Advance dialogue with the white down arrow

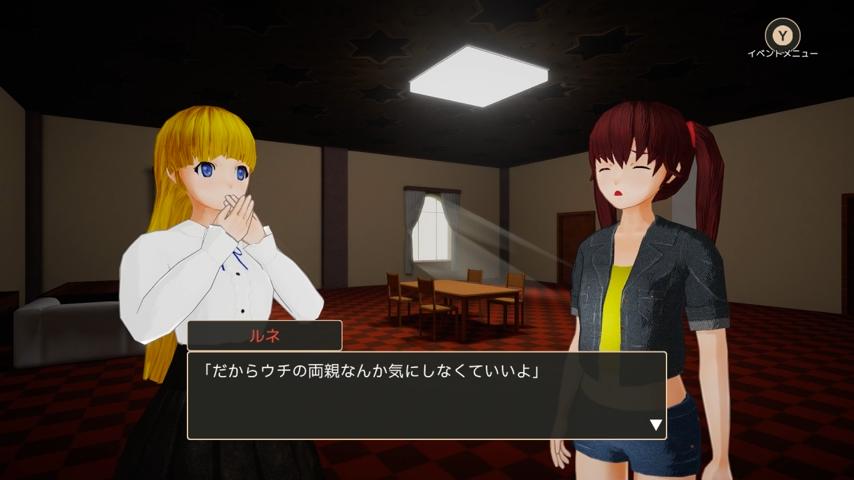[x=656, y=425]
